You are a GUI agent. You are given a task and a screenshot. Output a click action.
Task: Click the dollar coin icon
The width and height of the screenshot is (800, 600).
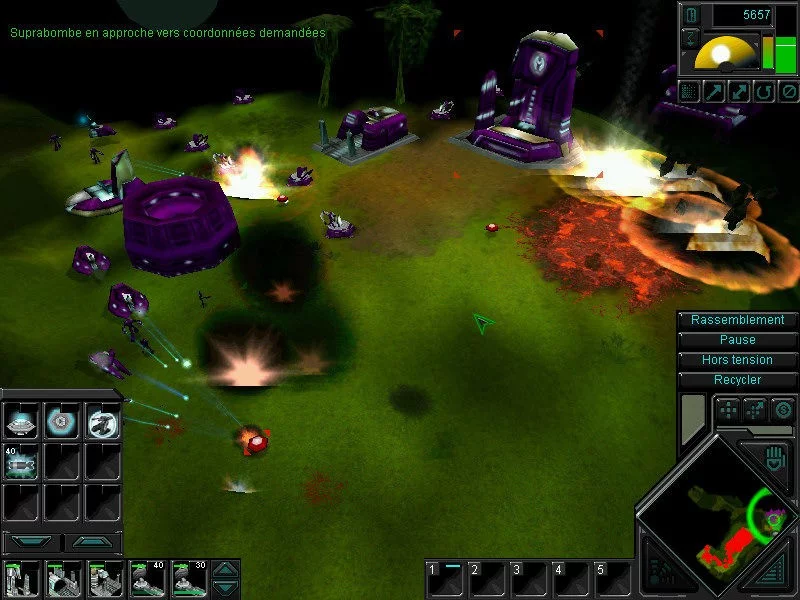[x=783, y=409]
